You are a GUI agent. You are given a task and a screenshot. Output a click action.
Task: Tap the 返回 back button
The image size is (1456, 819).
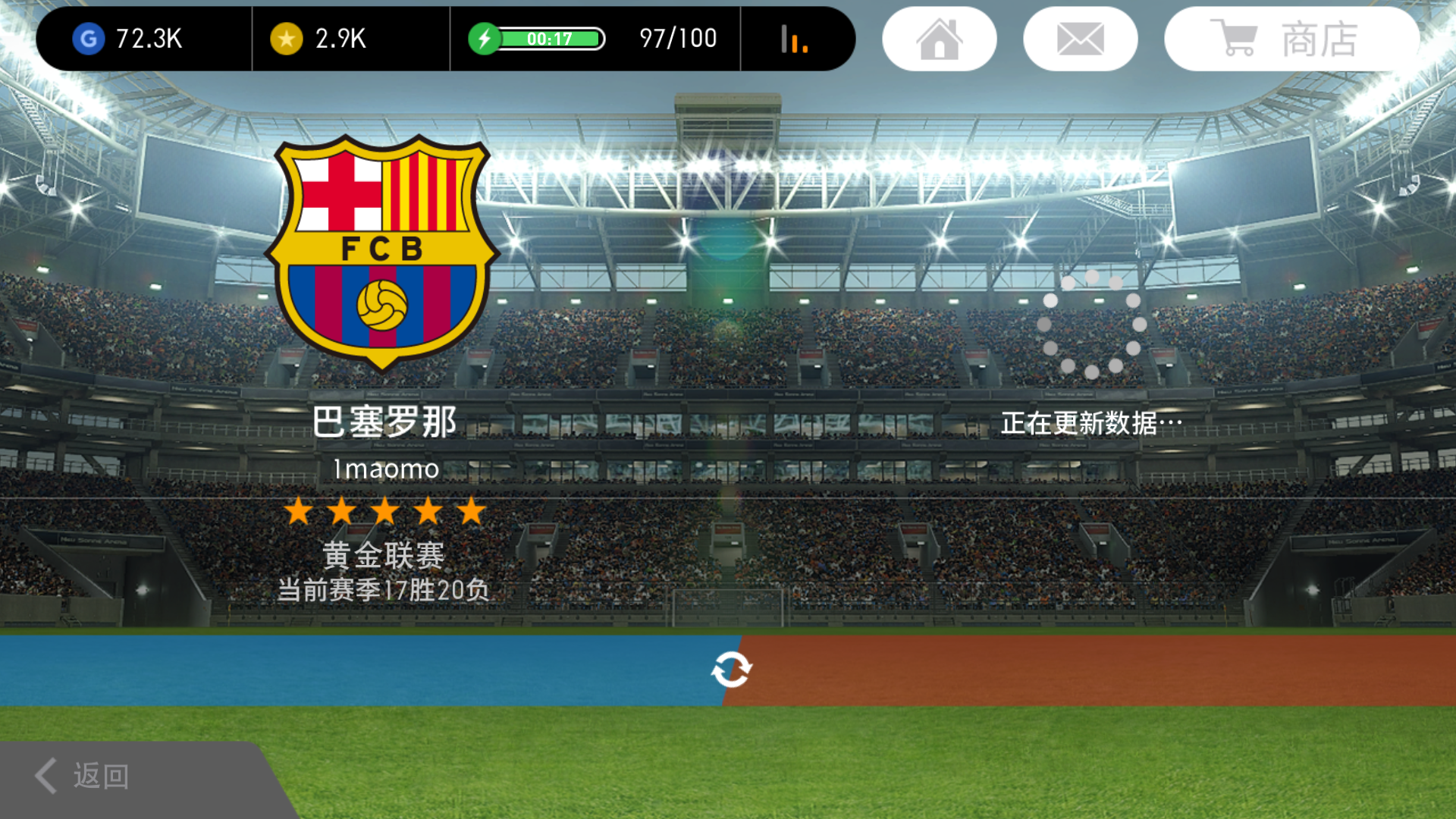(83, 776)
